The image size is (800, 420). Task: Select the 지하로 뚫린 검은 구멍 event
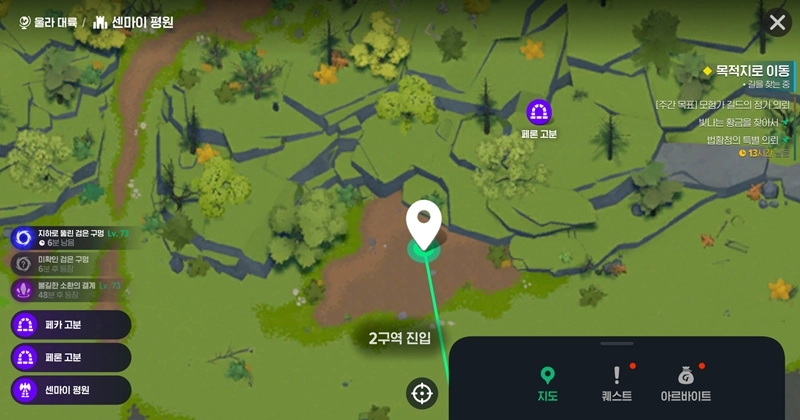tap(70, 237)
